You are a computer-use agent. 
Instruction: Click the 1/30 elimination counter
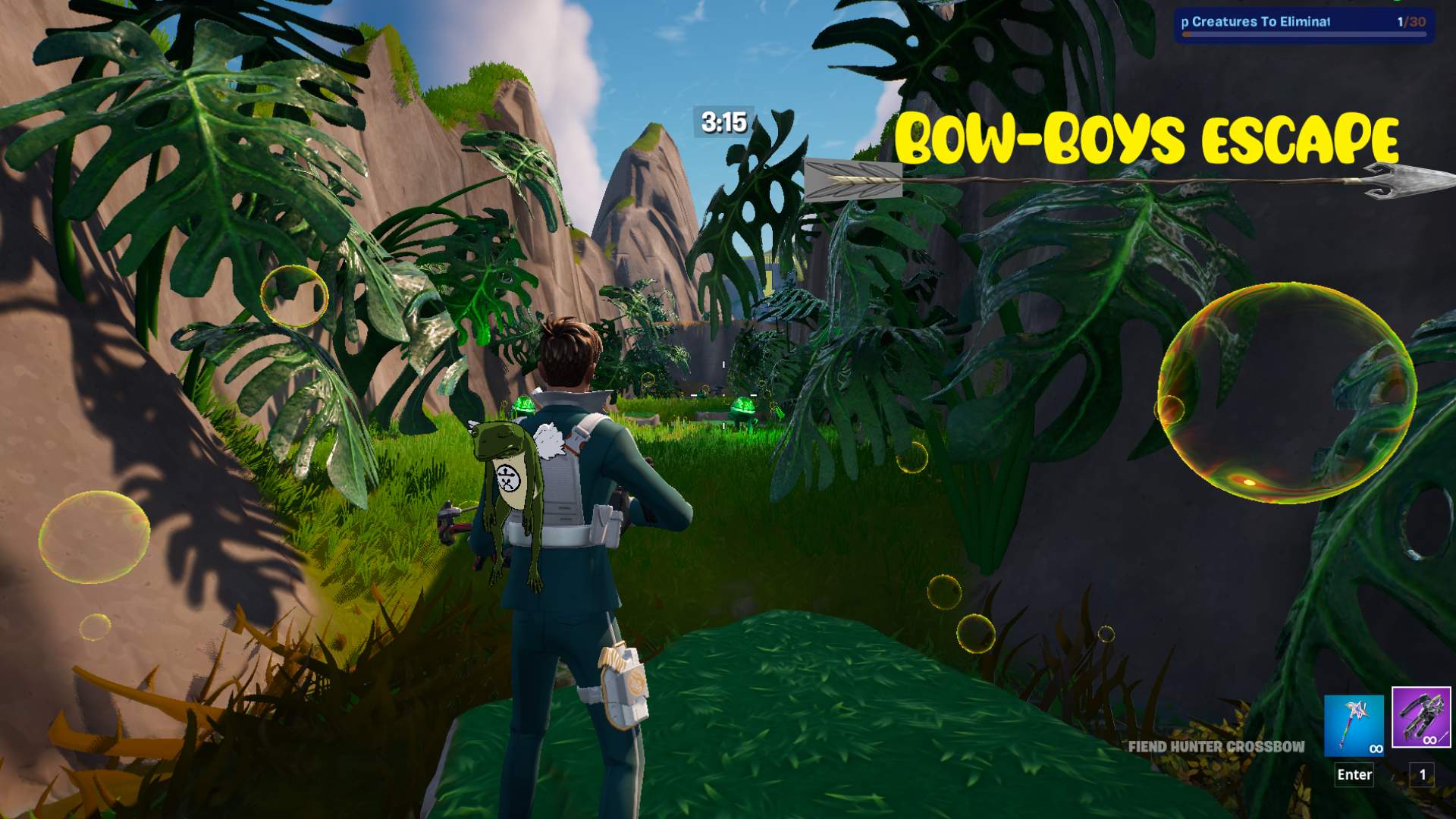(1400, 23)
